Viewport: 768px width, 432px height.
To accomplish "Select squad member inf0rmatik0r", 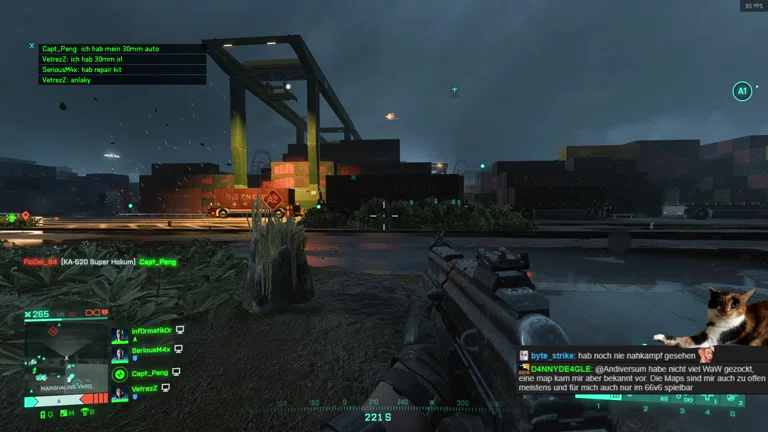I will coord(150,330).
